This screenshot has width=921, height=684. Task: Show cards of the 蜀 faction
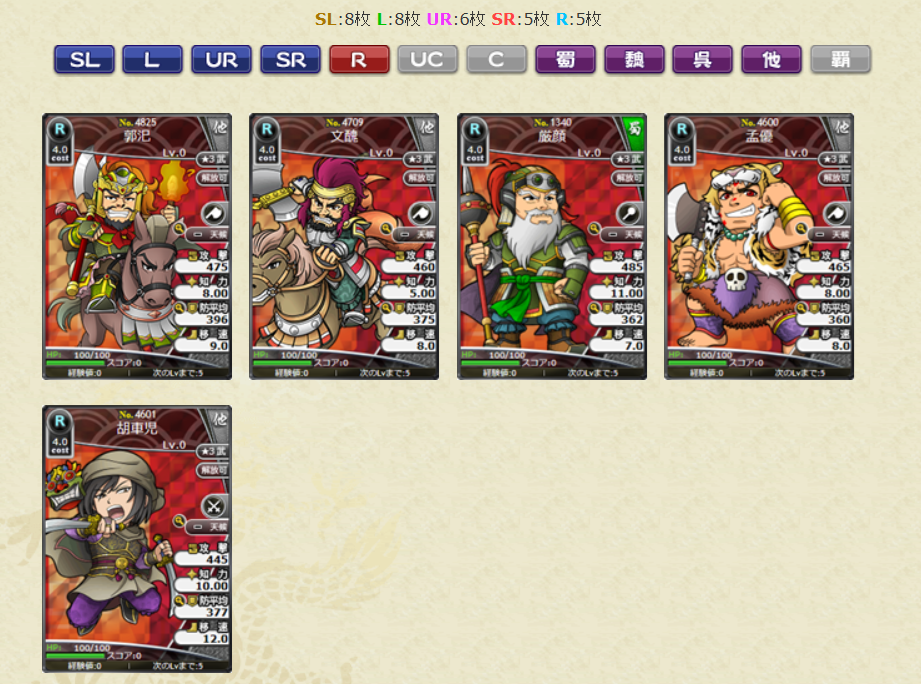click(565, 60)
